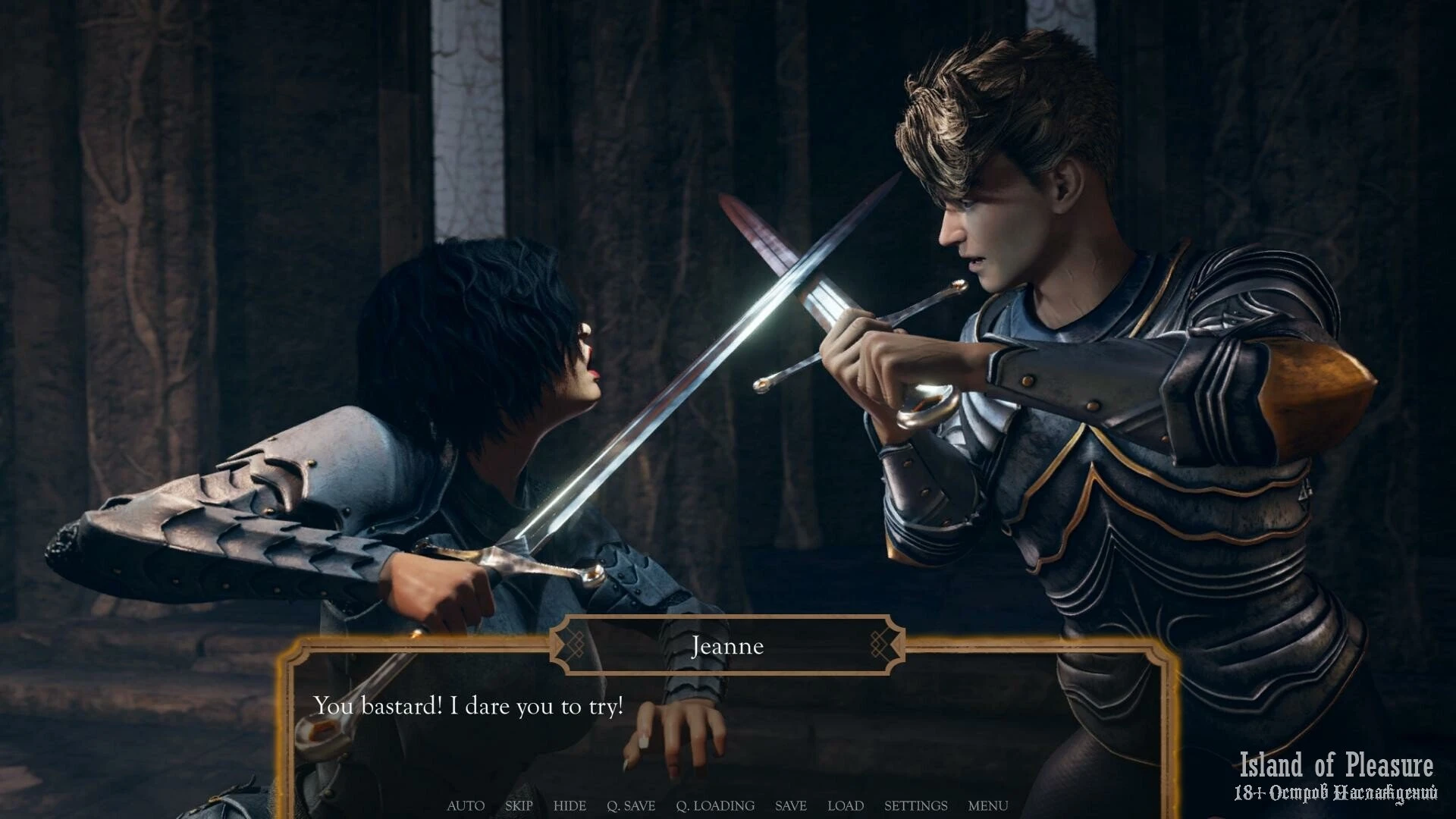Open the Load screen
The image size is (1456, 819).
pyautogui.click(x=846, y=805)
